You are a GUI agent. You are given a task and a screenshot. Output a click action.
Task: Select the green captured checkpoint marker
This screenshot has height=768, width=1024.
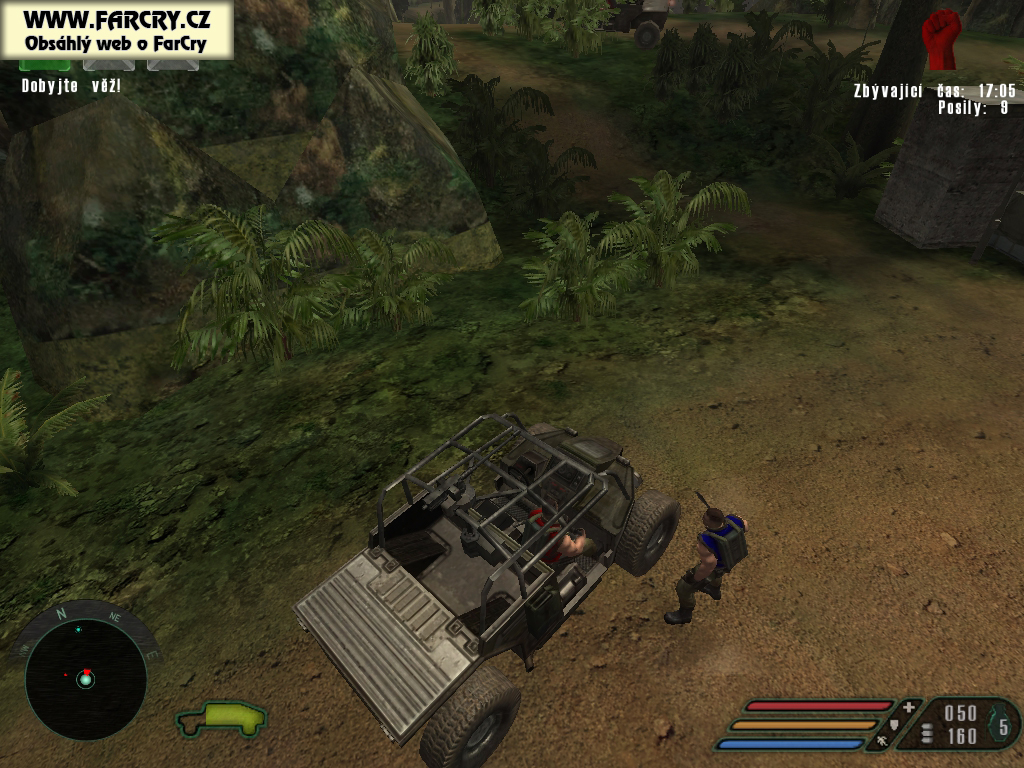click(x=45, y=64)
